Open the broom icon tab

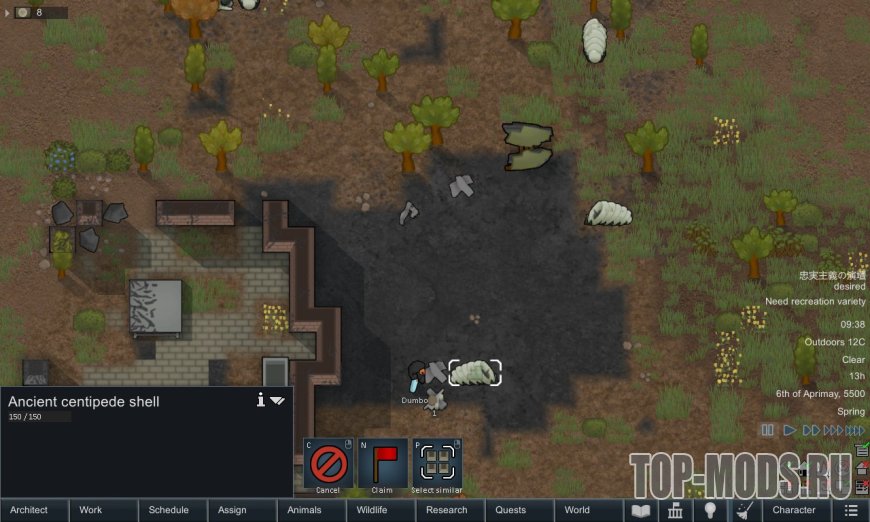click(743, 510)
